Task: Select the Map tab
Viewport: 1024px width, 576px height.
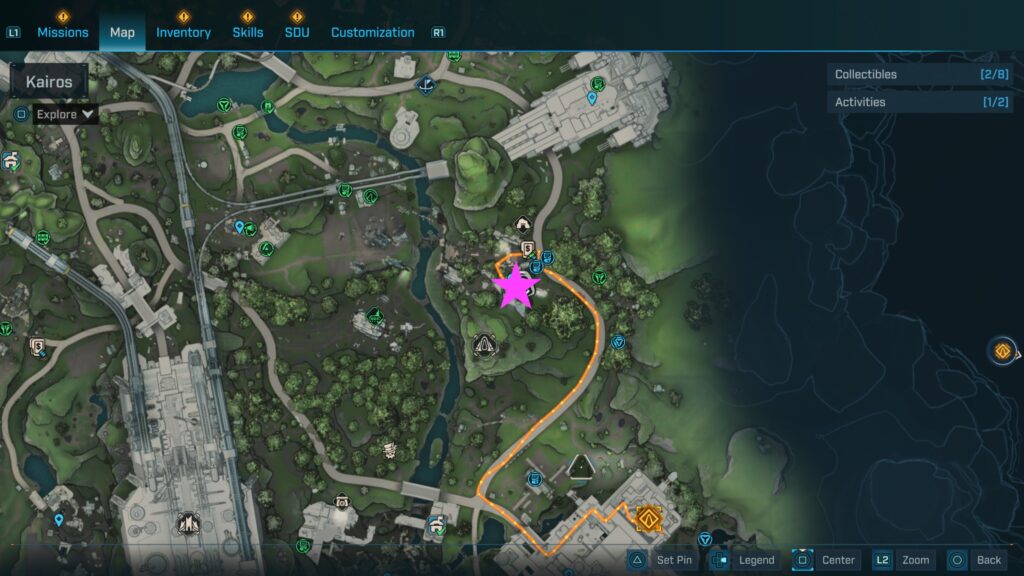Action: pos(122,32)
